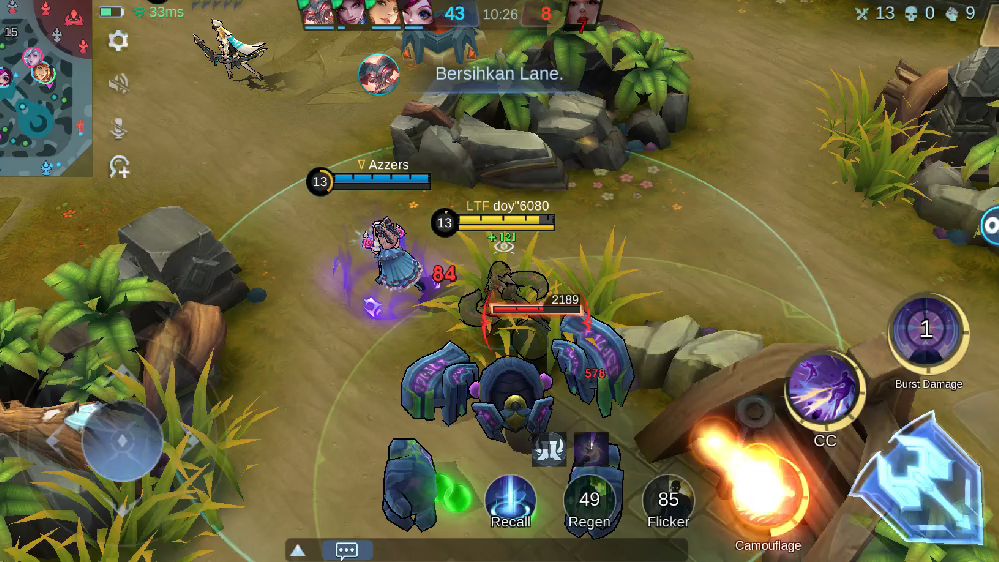The height and width of the screenshot is (562, 999).
Task: Toggle the muted speaker icon
Action: coord(118,84)
